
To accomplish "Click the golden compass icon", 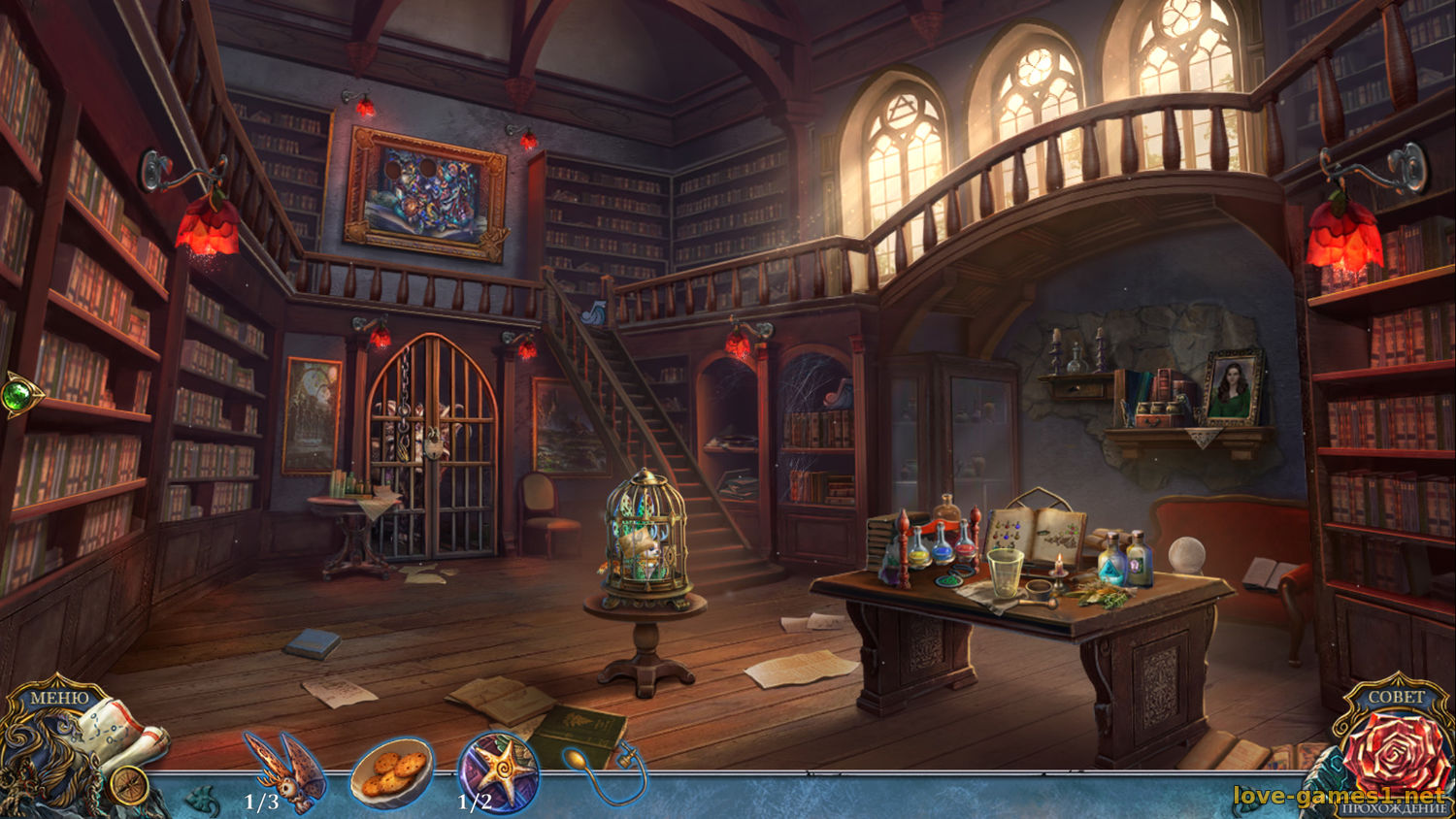I will pos(127,786).
